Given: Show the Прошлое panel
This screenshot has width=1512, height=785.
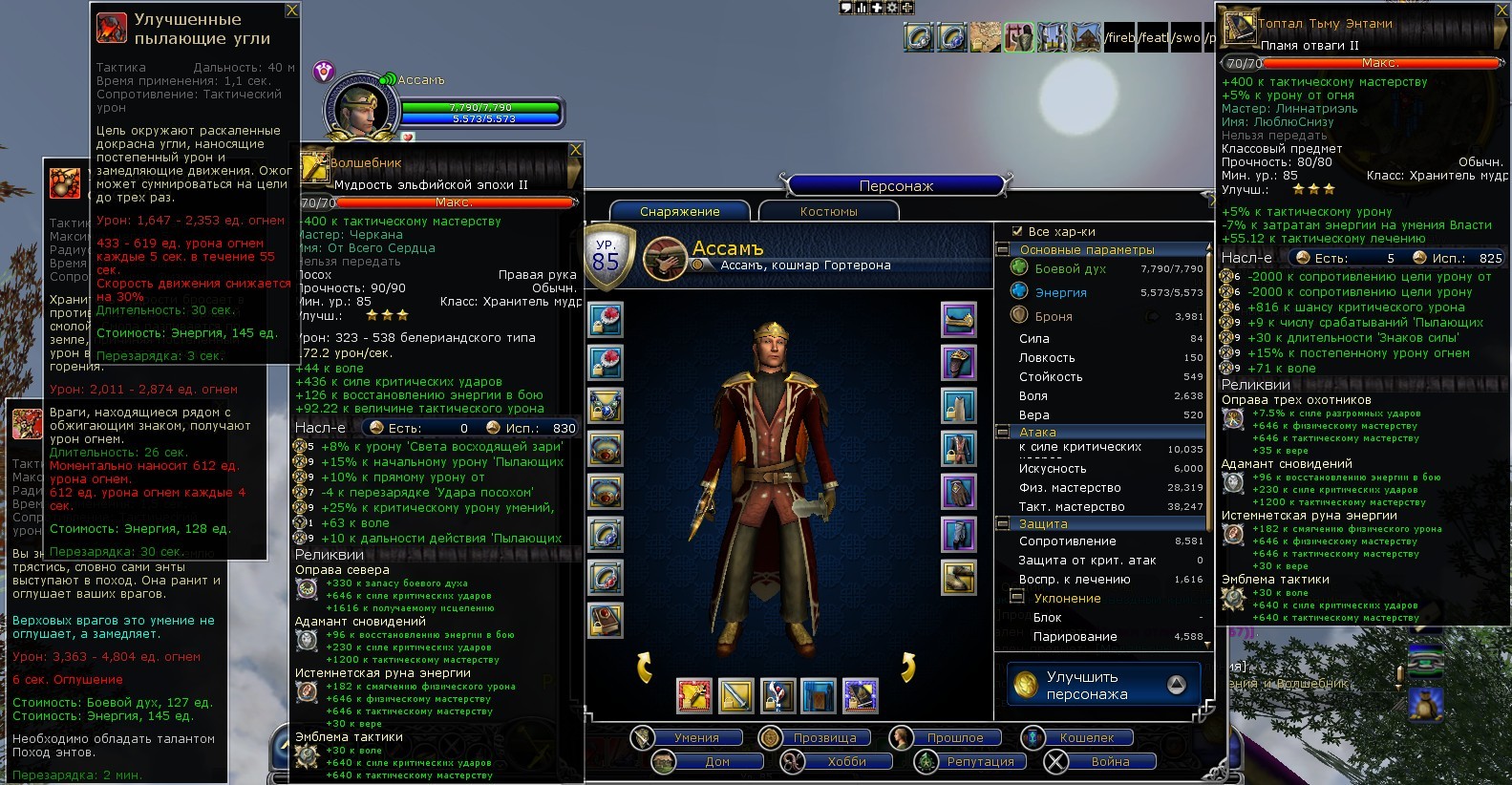Looking at the screenshot, I should click(954, 737).
